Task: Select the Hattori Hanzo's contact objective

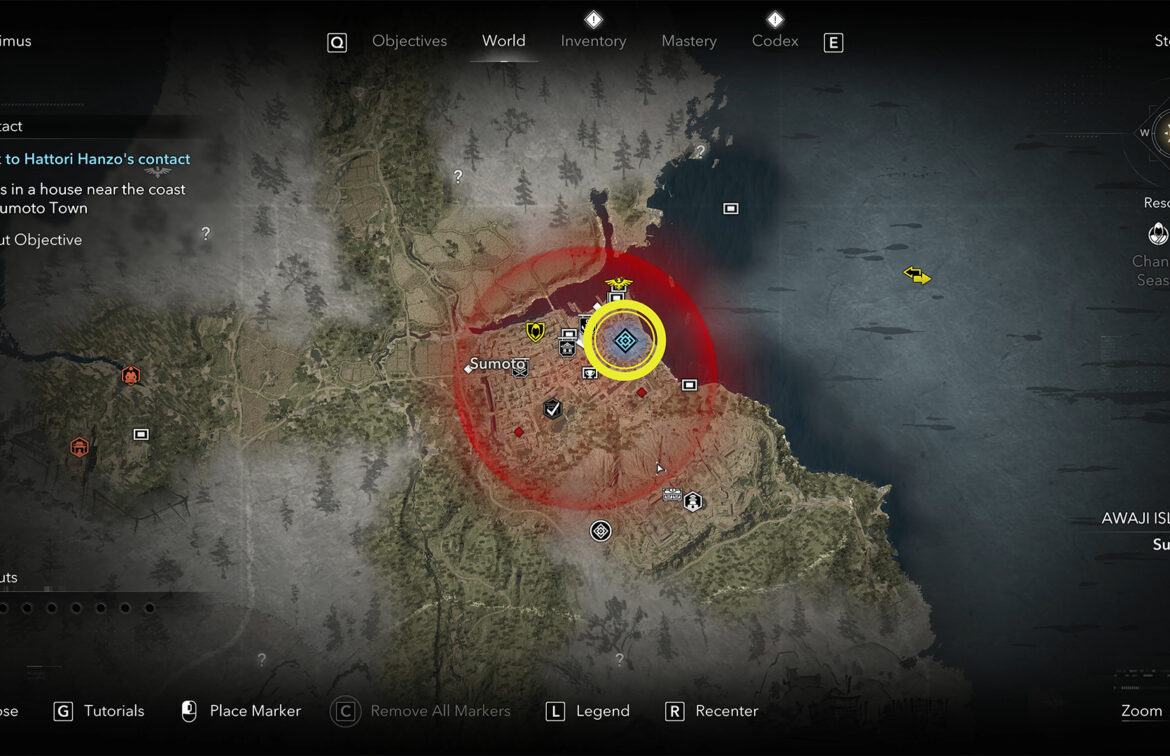Action: (97, 159)
